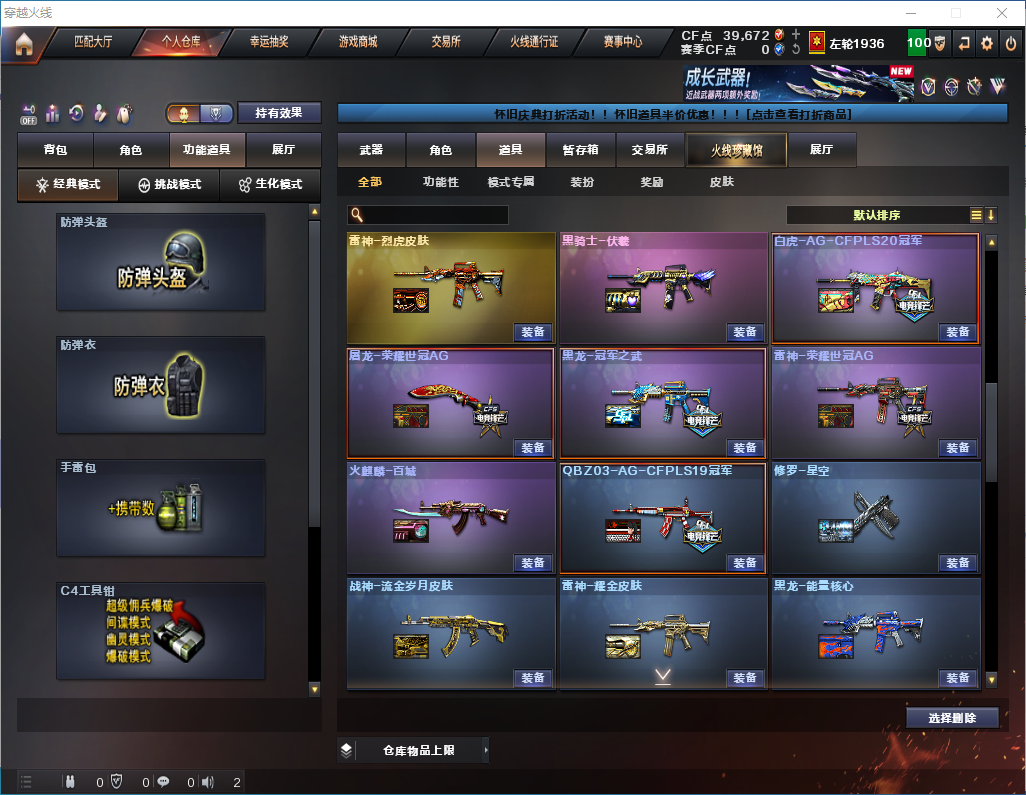
Task: Open the gear settings icon
Action: click(x=987, y=43)
